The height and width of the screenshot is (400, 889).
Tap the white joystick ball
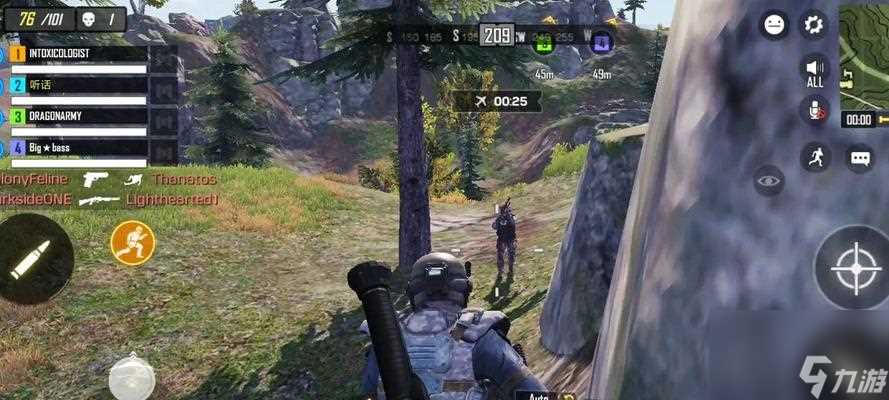click(x=132, y=377)
